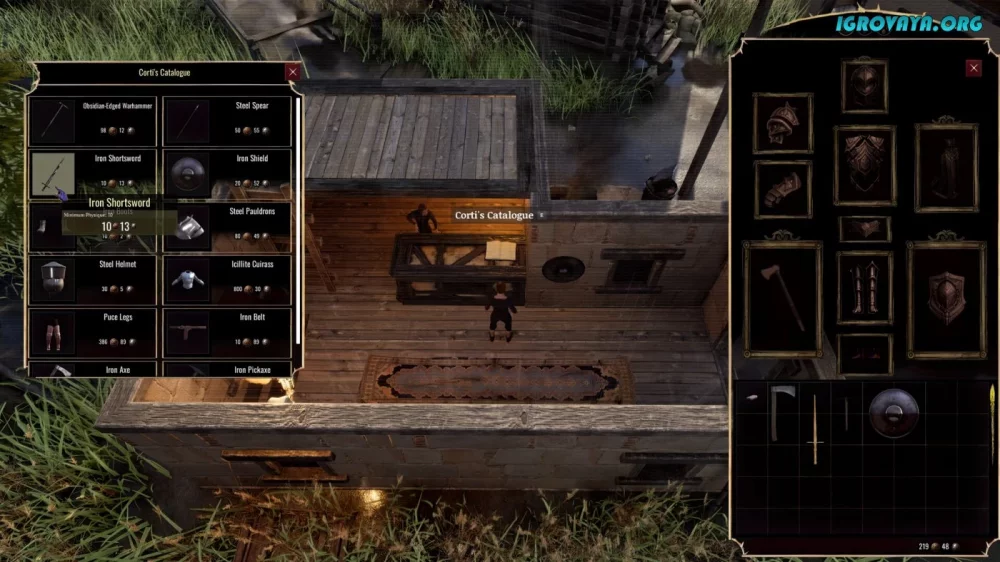This screenshot has width=1000, height=562.
Task: Choose the Steel Spear from the catalogue
Action: (227, 120)
